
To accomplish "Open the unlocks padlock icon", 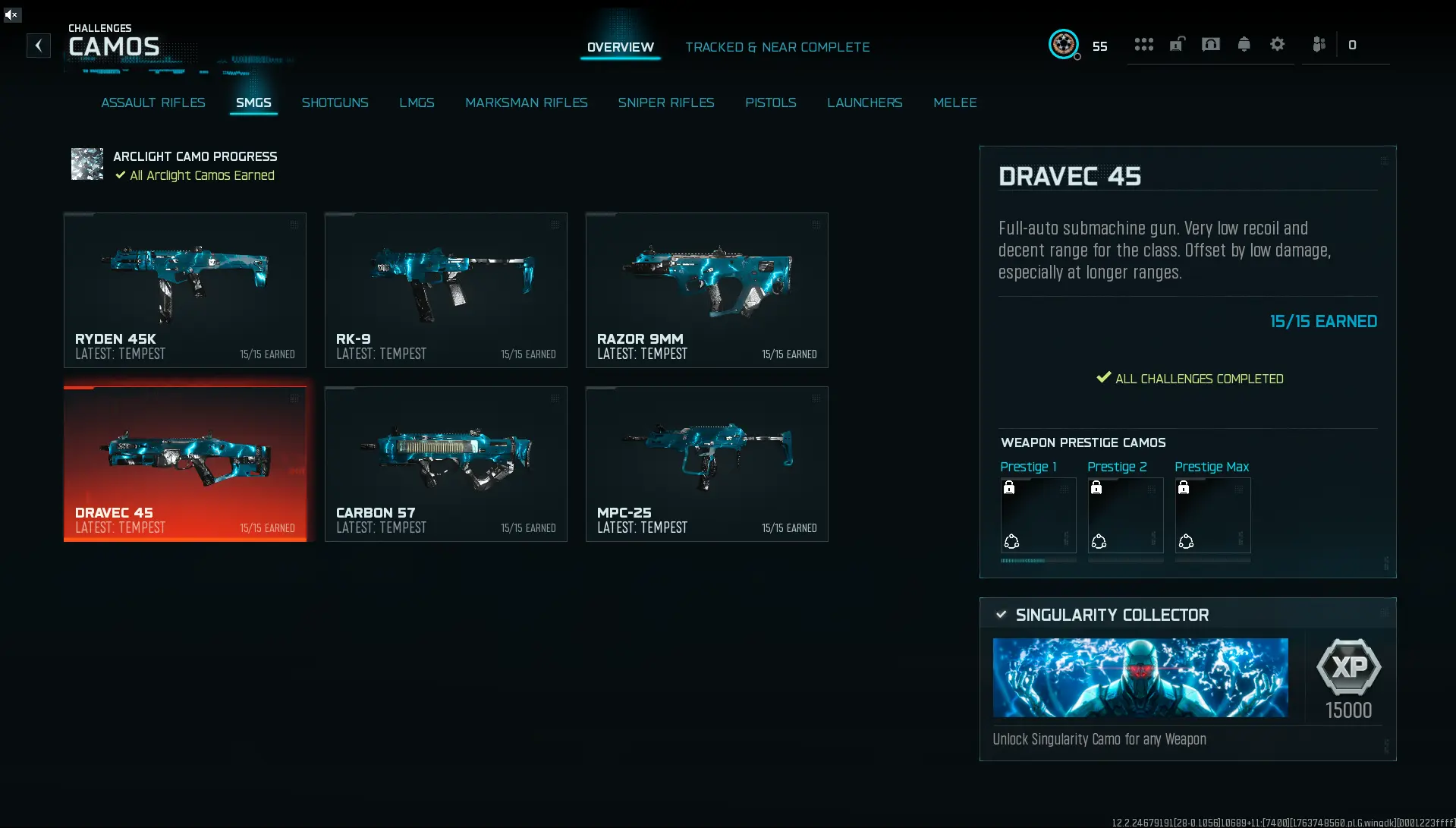I will pos(1177,45).
